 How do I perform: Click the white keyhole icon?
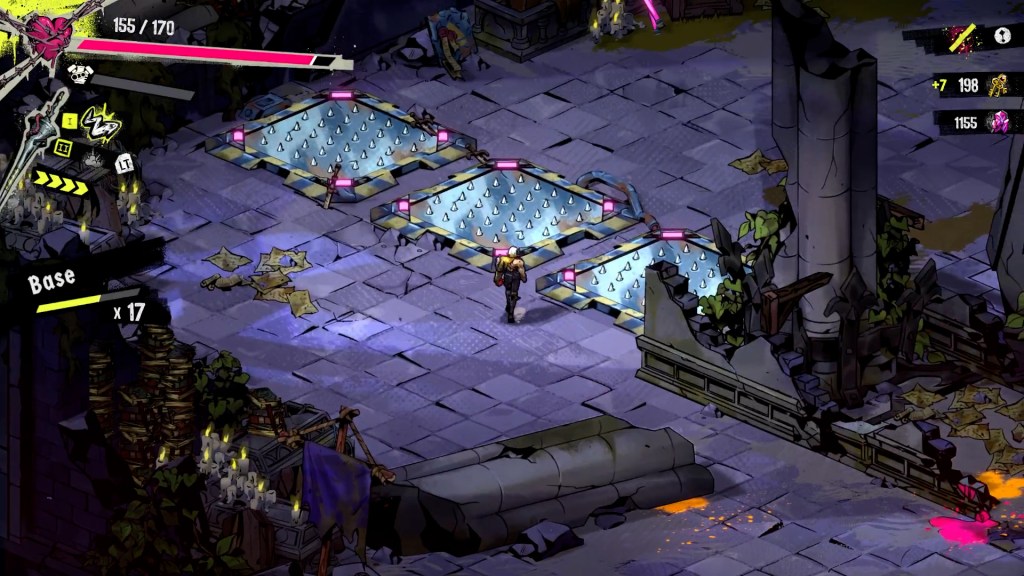(1002, 37)
